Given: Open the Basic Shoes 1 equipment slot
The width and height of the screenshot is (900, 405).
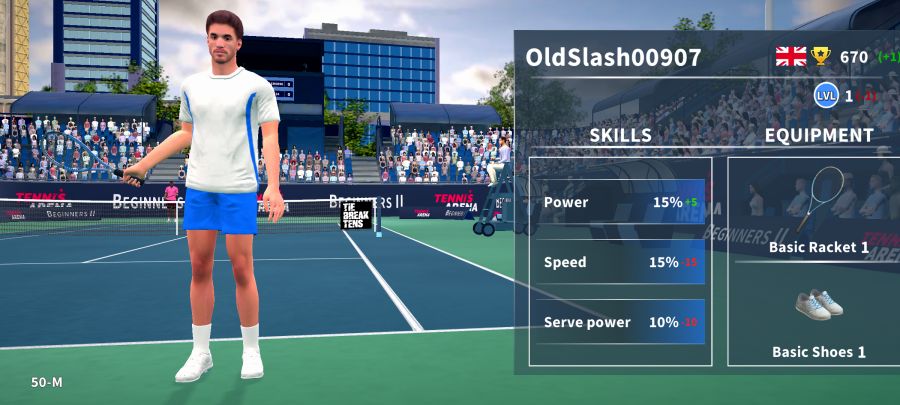Looking at the screenshot, I should (818, 322).
